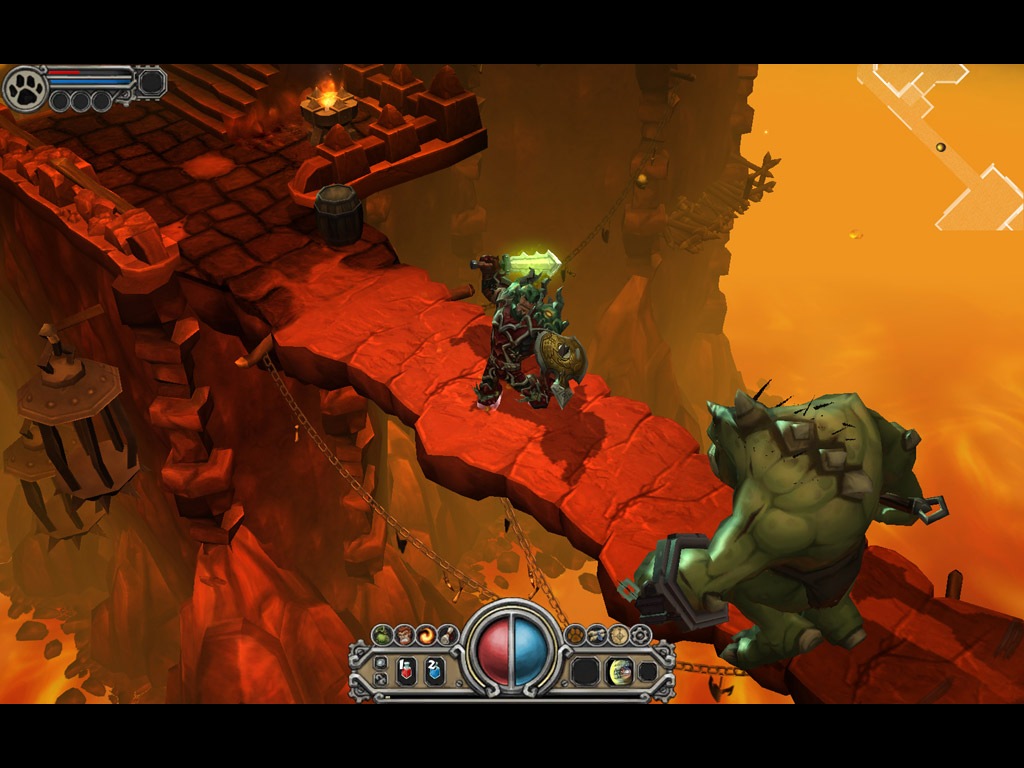
Task: Open the pet panel via paw portrait
Action: [25, 88]
